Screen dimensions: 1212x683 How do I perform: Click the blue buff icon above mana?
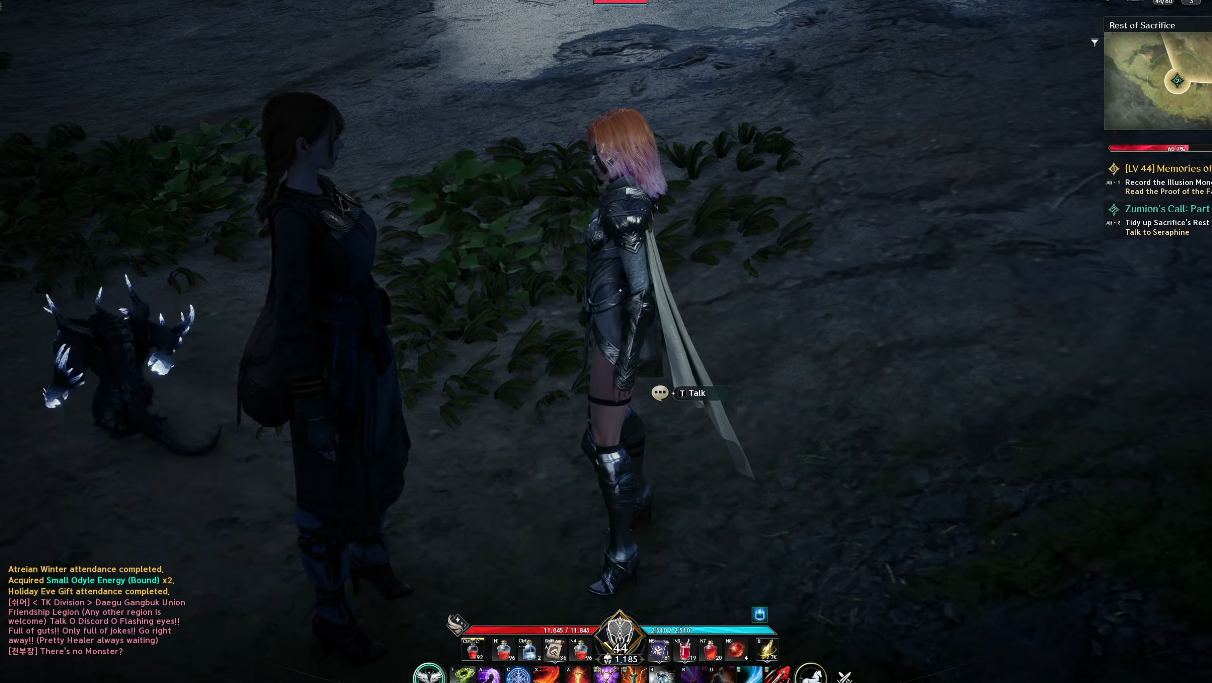click(759, 614)
